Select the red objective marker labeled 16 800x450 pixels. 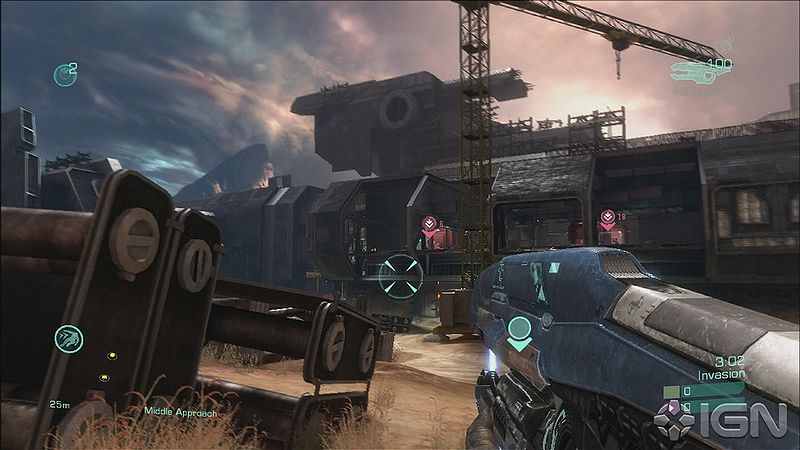(x=607, y=216)
